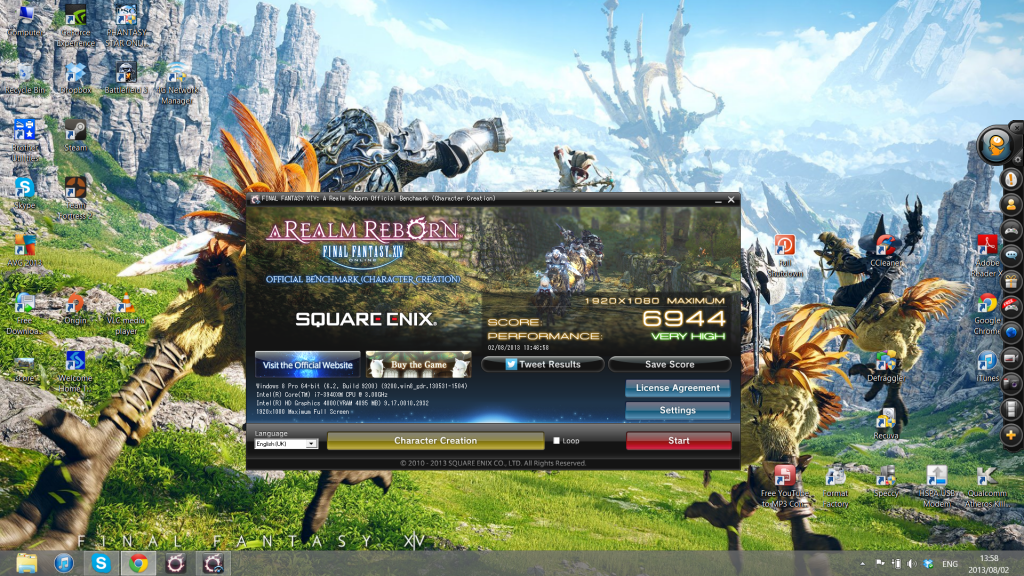Open the Language dropdown
The width and height of the screenshot is (1024, 576).
[286, 443]
